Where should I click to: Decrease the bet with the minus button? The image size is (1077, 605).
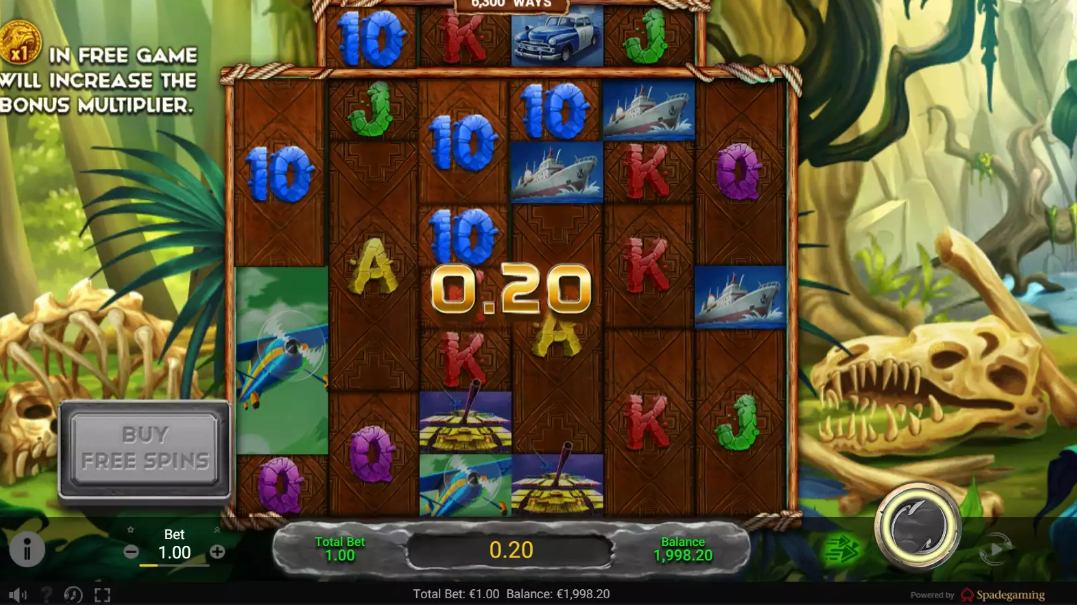click(x=131, y=552)
